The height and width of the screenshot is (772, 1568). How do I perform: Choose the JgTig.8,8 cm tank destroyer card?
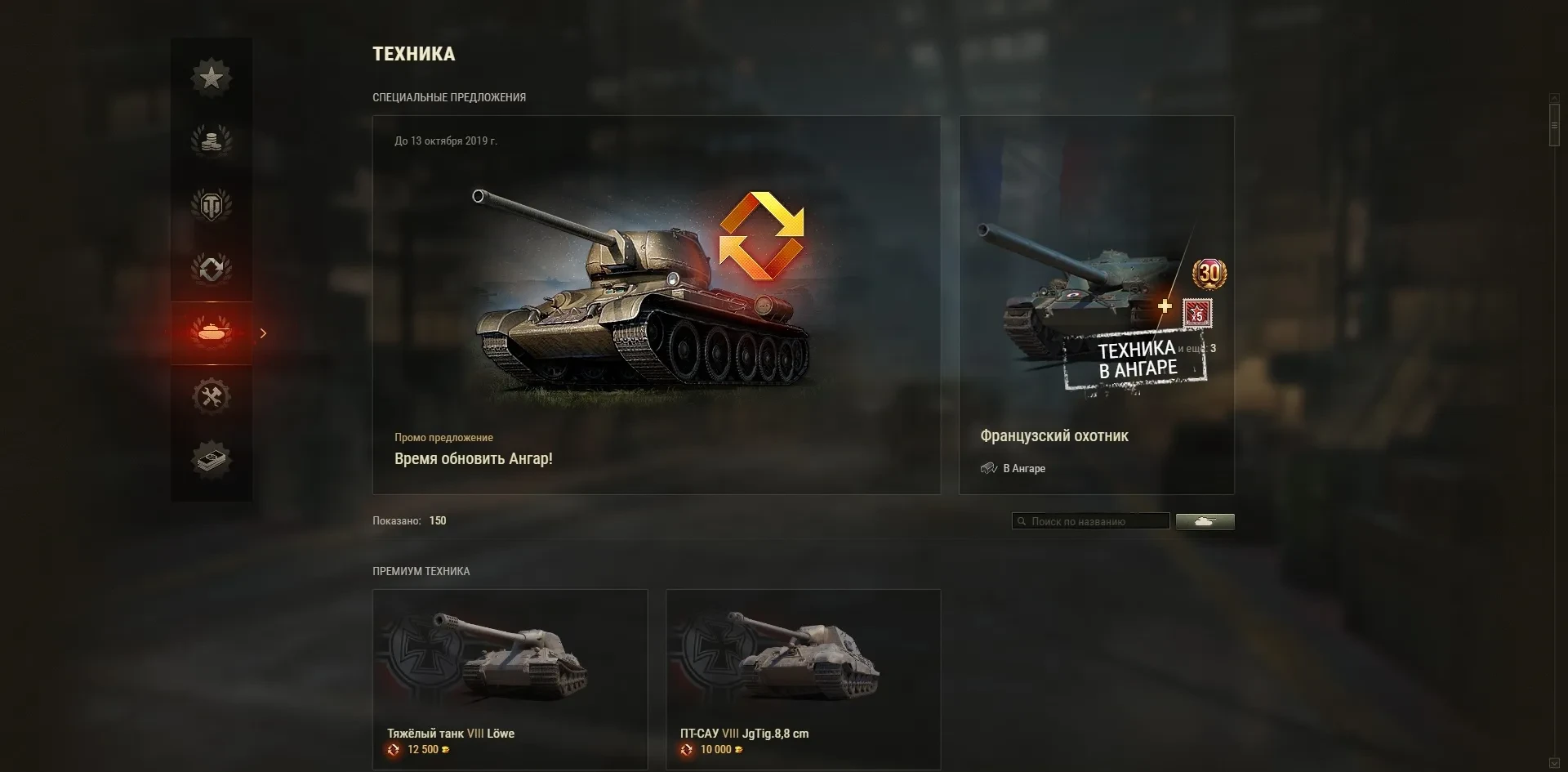point(803,679)
